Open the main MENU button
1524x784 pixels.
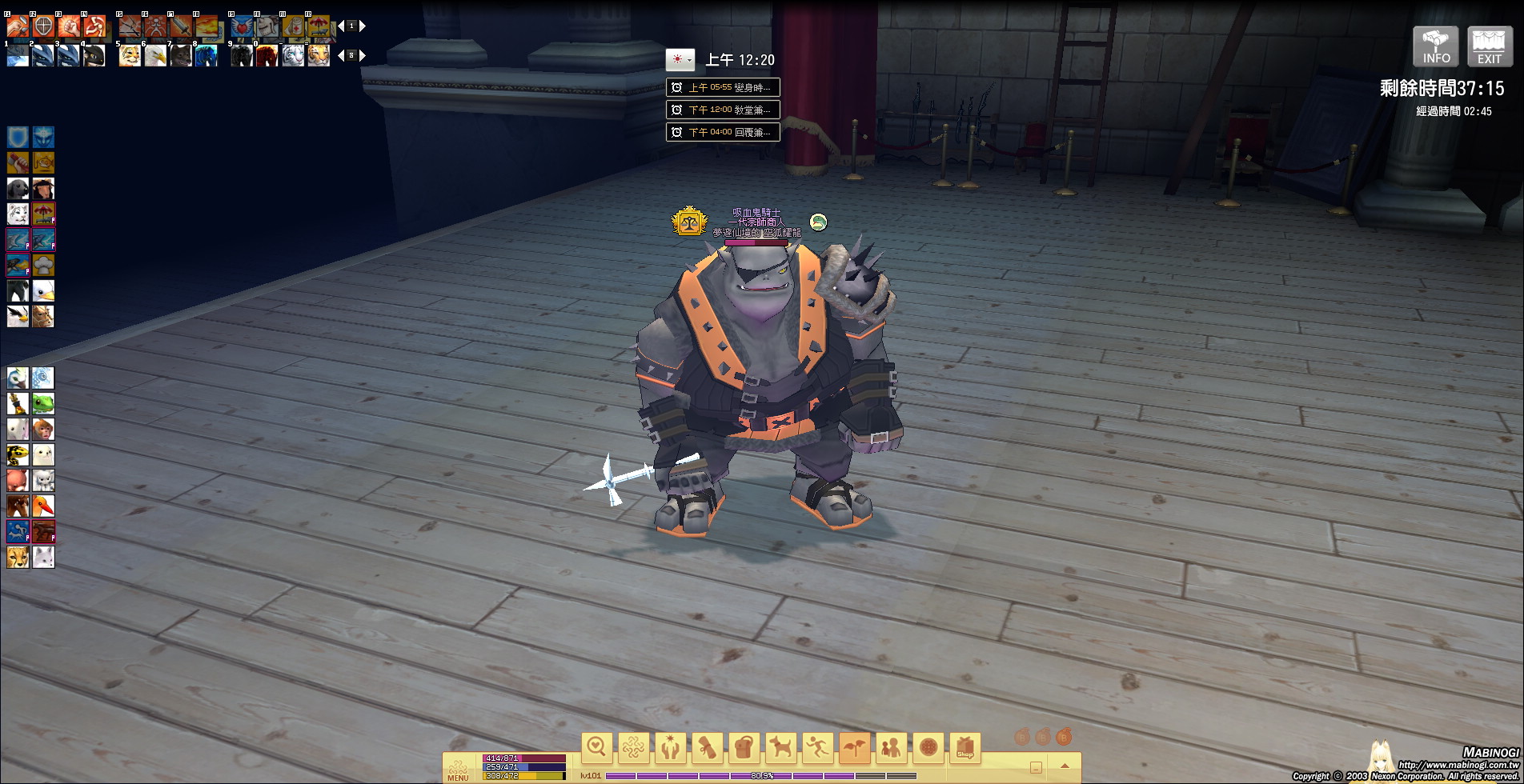458,769
